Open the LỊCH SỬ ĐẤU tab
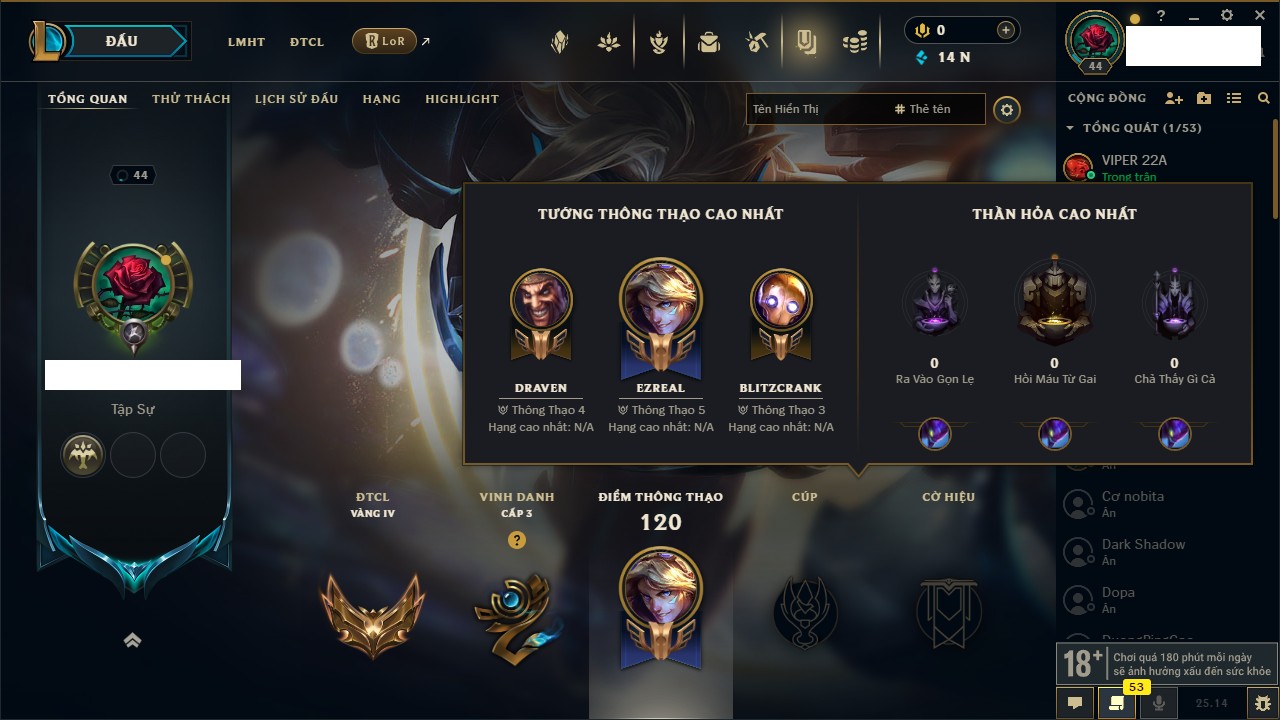Viewport: 1280px width, 720px height. coord(296,99)
